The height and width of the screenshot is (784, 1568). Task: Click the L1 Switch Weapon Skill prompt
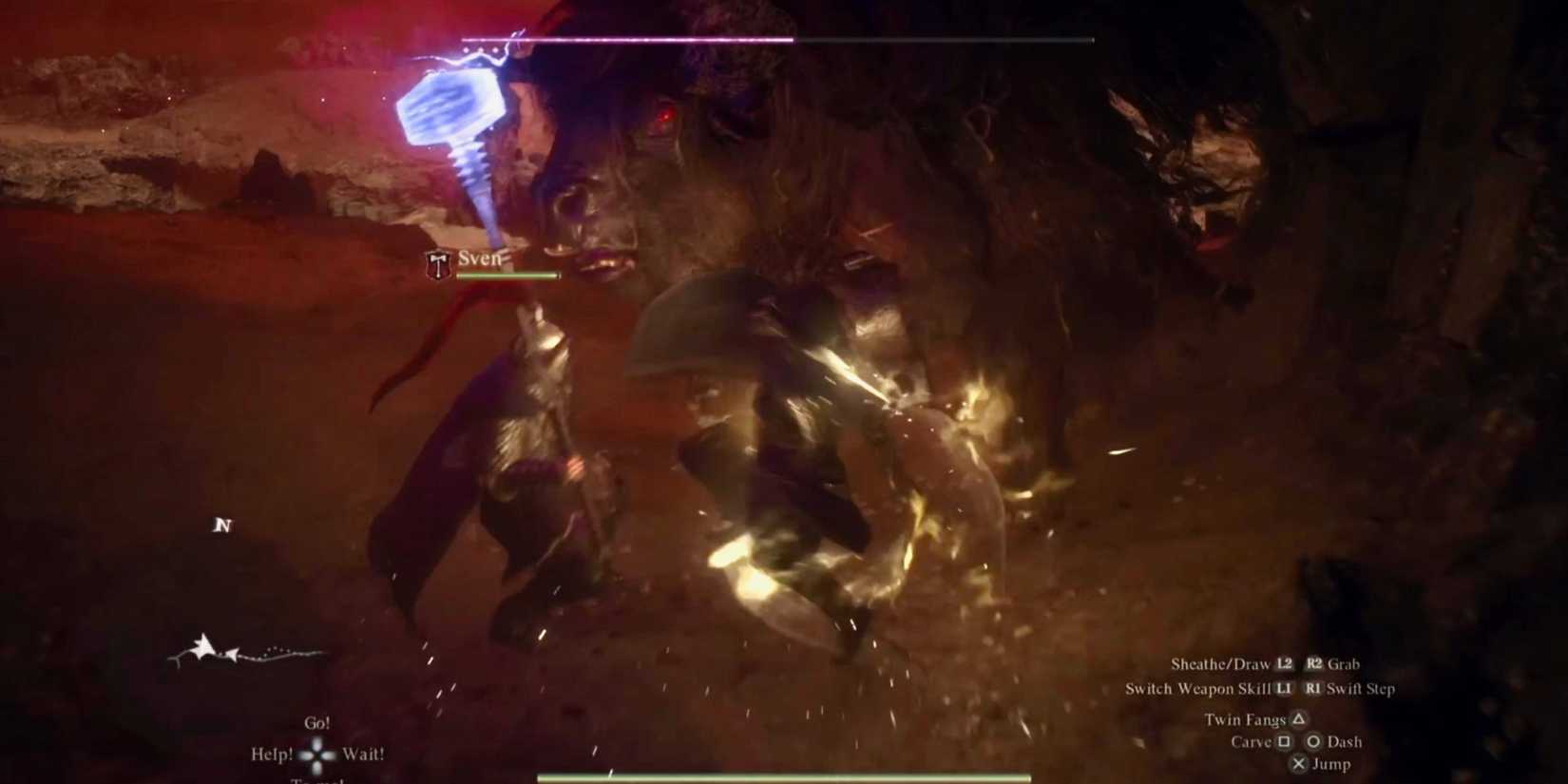tap(1285, 690)
